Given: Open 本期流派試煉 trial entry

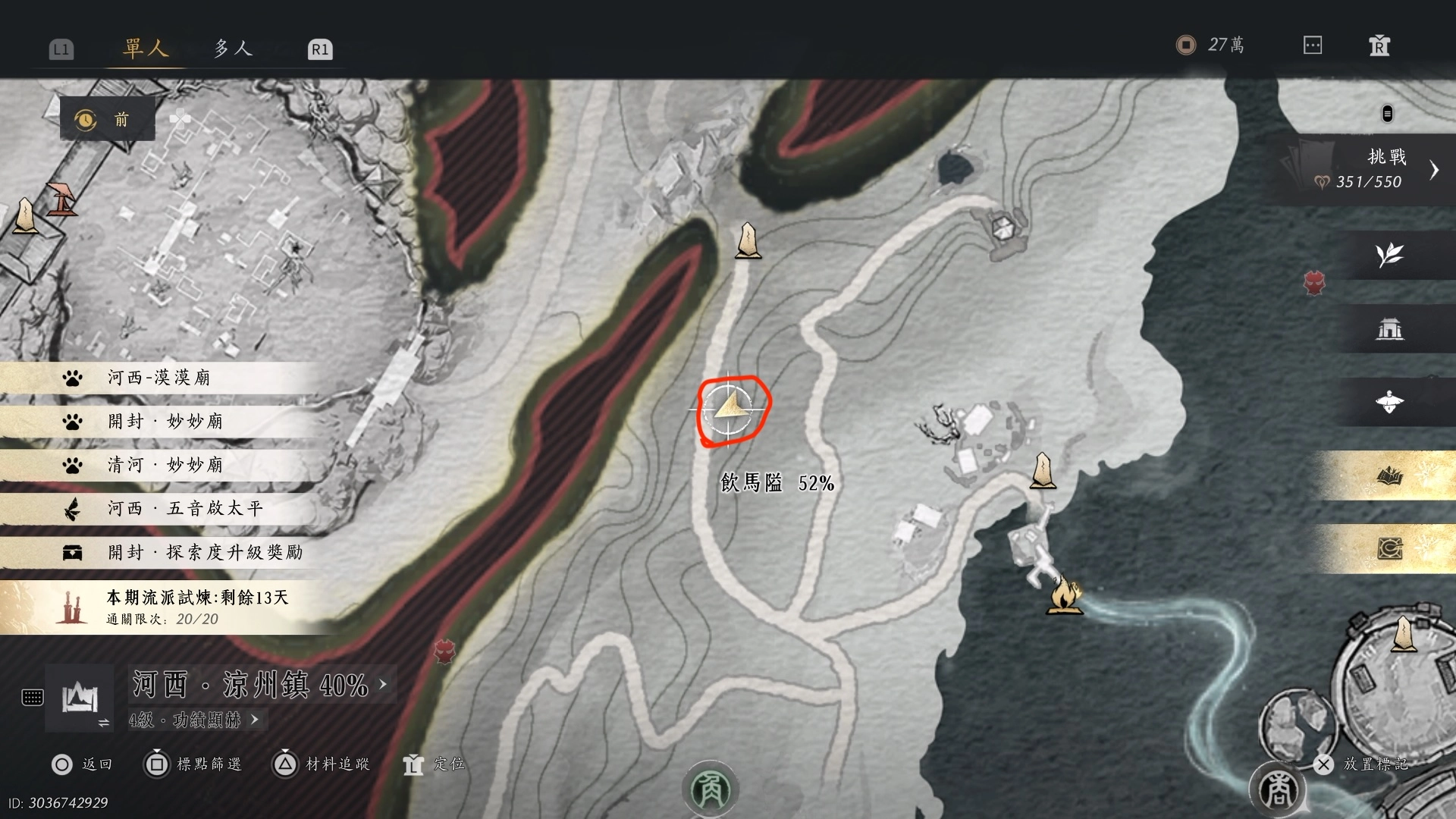Looking at the screenshot, I should 197,607.
